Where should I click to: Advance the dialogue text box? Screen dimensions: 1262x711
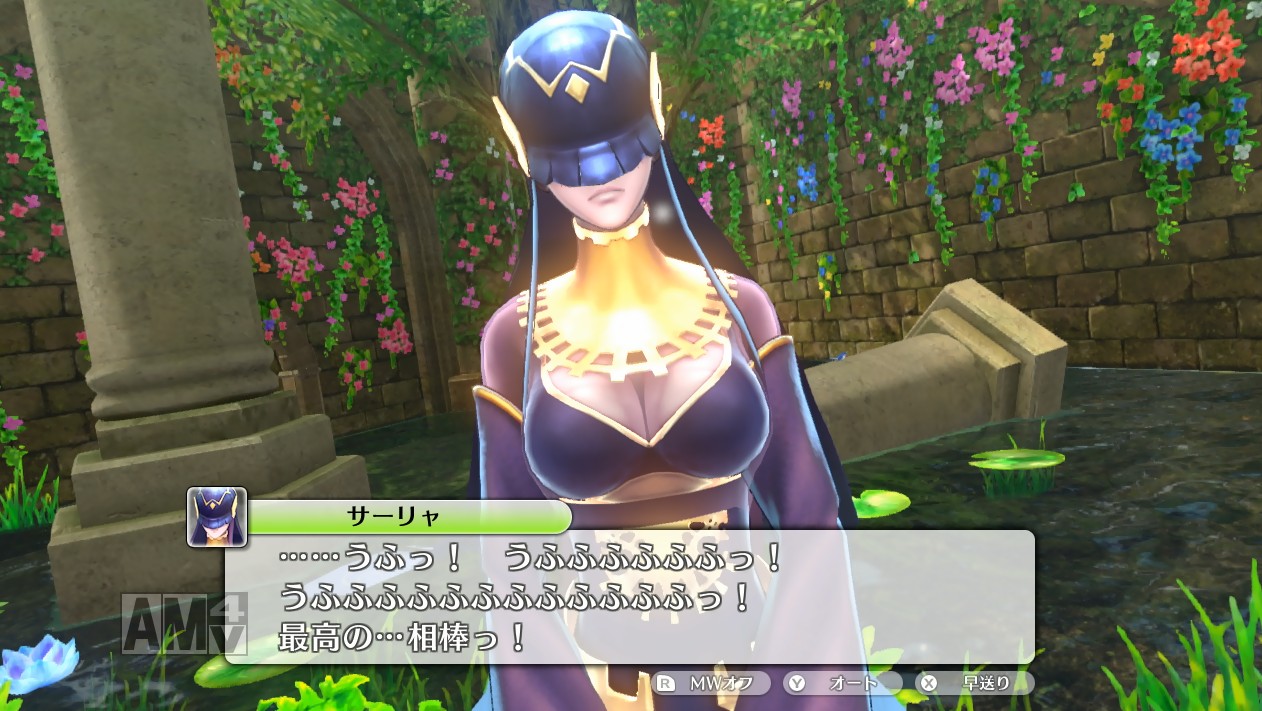click(x=630, y=597)
